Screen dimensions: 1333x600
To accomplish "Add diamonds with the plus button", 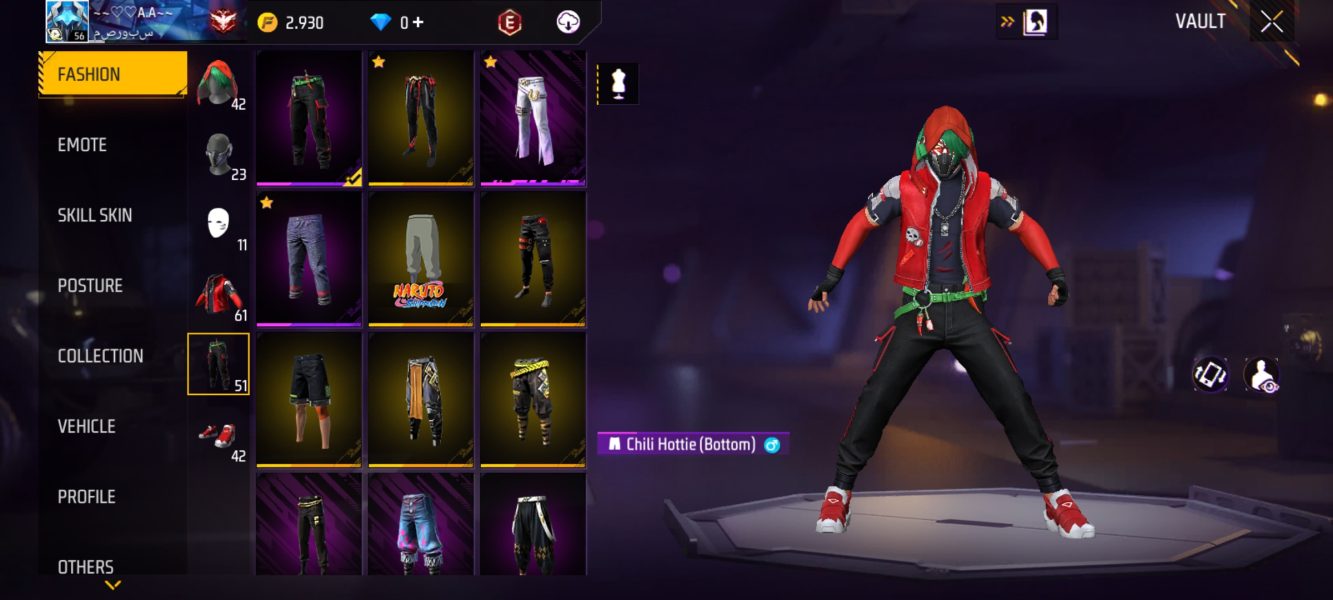I will click(x=417, y=22).
